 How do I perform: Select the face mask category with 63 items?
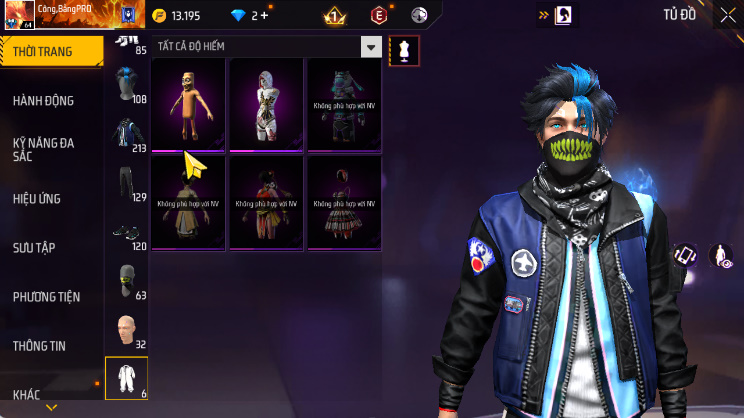[127, 282]
